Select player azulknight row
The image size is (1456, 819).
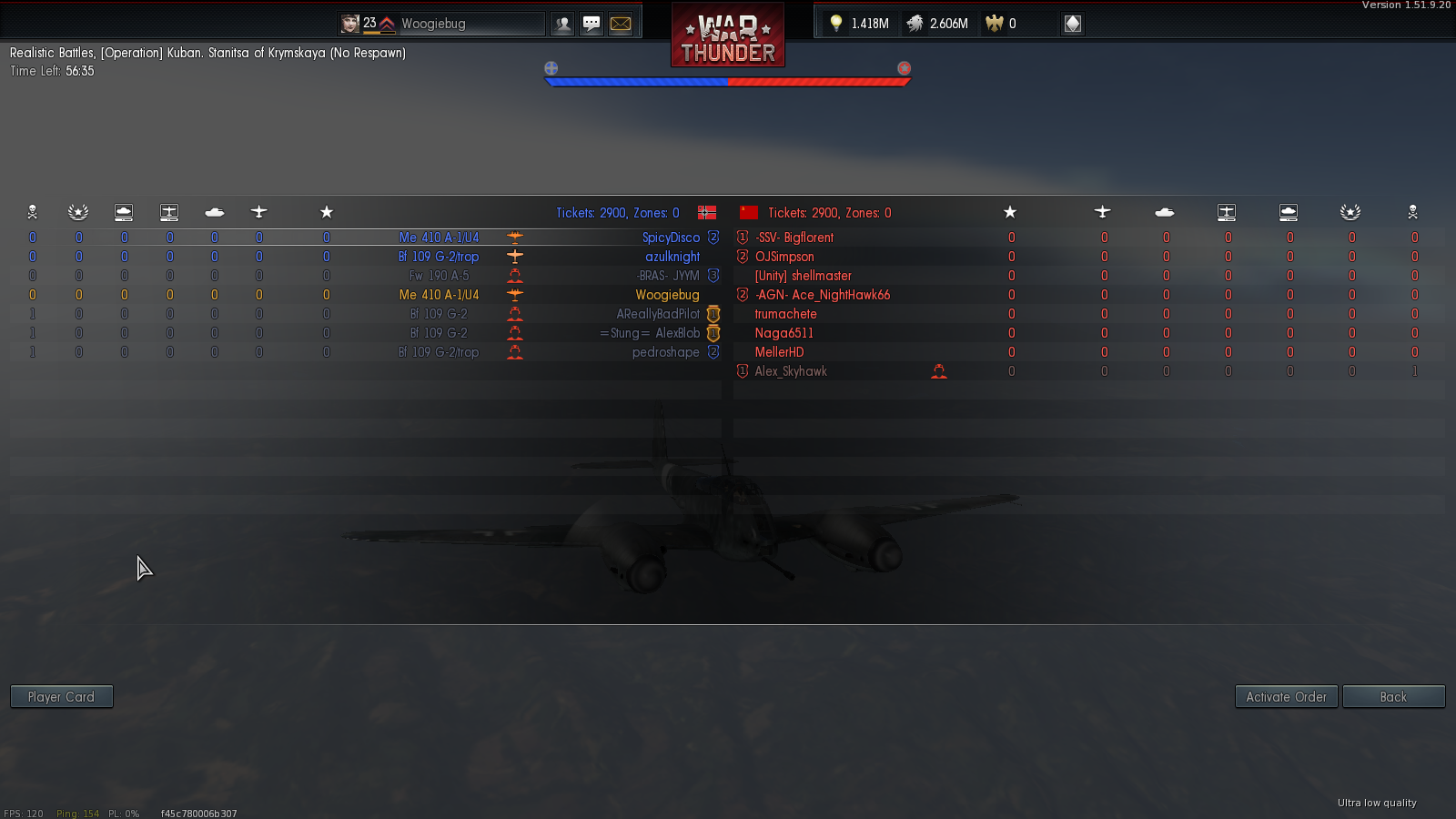672,257
